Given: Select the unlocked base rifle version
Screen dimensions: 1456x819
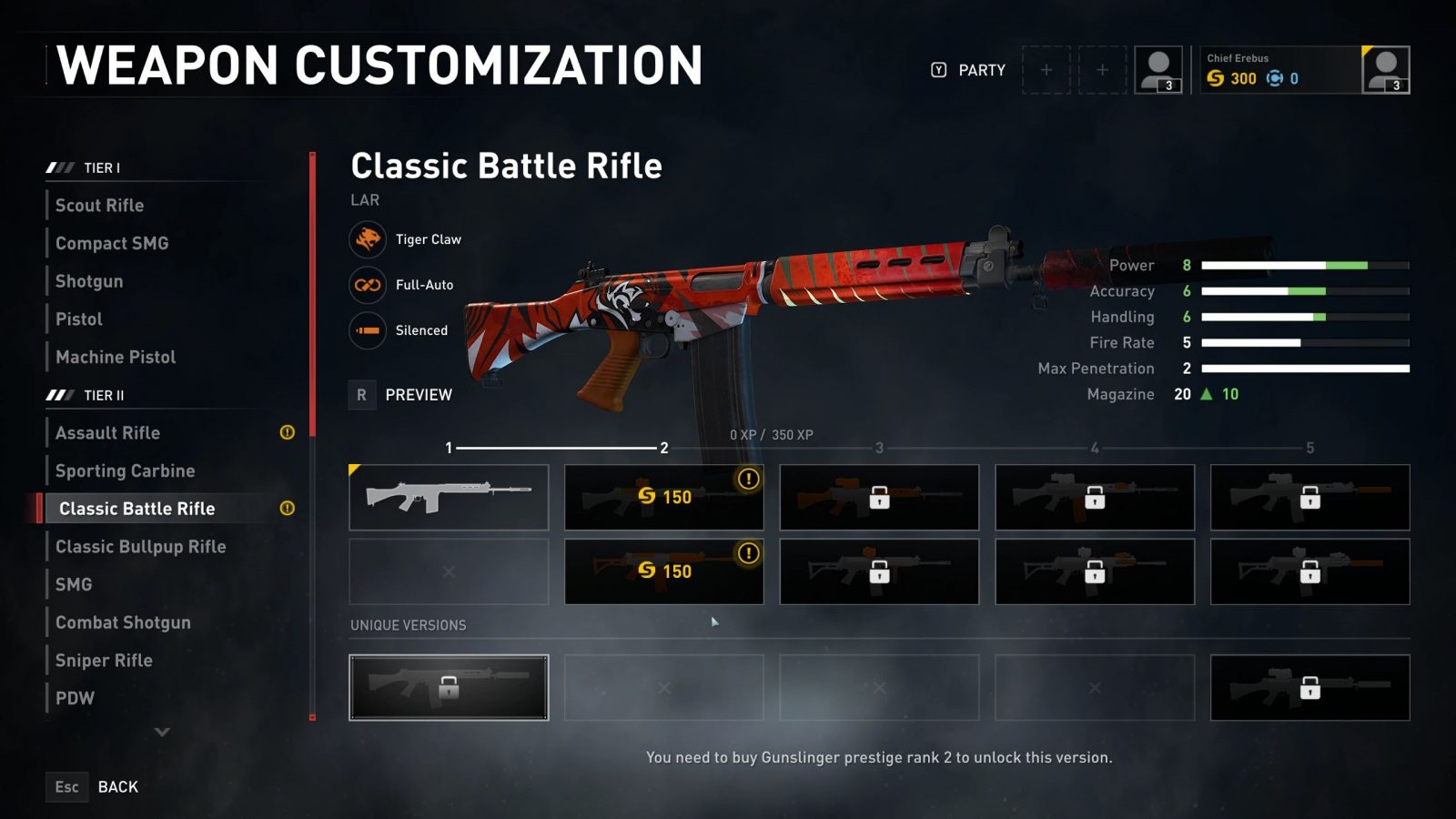Looking at the screenshot, I should (449, 498).
